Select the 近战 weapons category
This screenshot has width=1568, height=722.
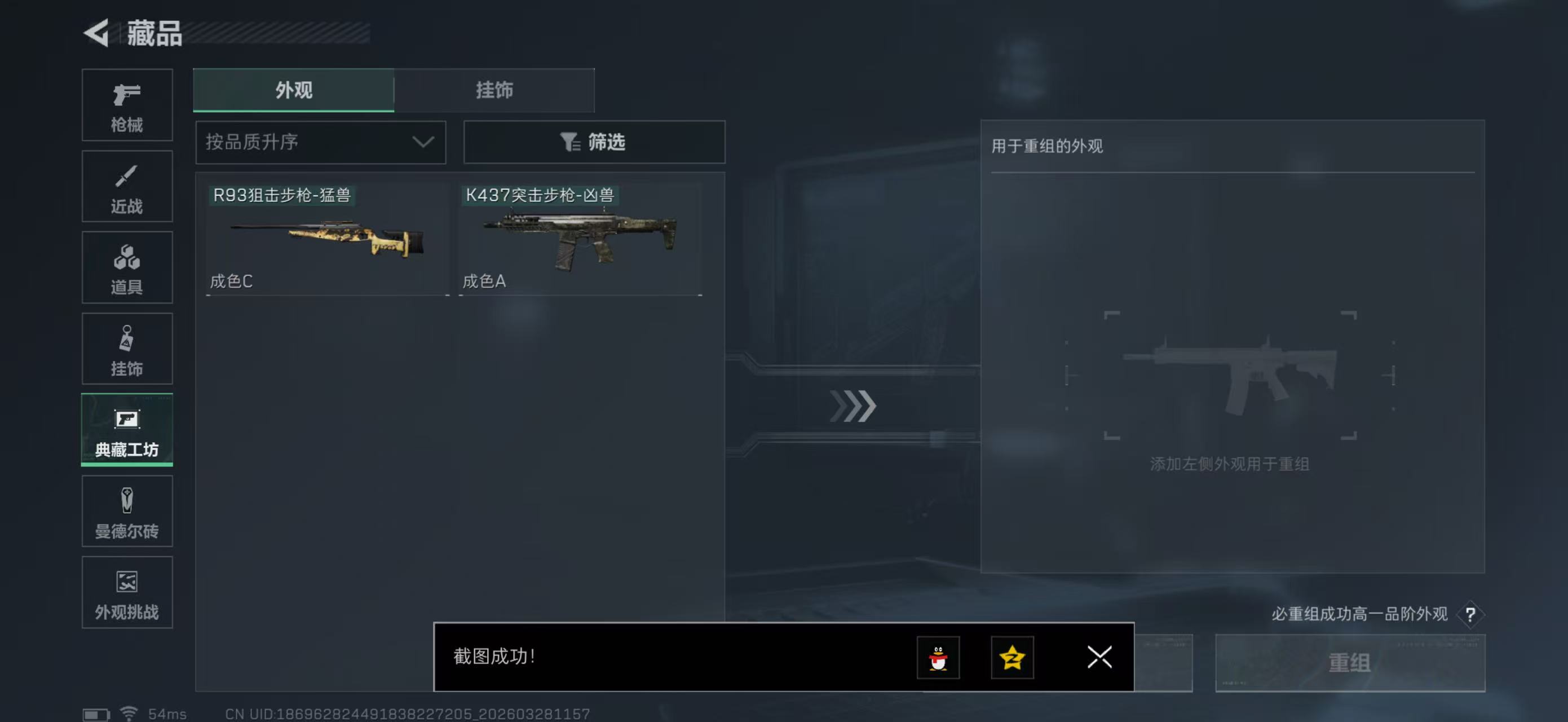click(x=127, y=186)
